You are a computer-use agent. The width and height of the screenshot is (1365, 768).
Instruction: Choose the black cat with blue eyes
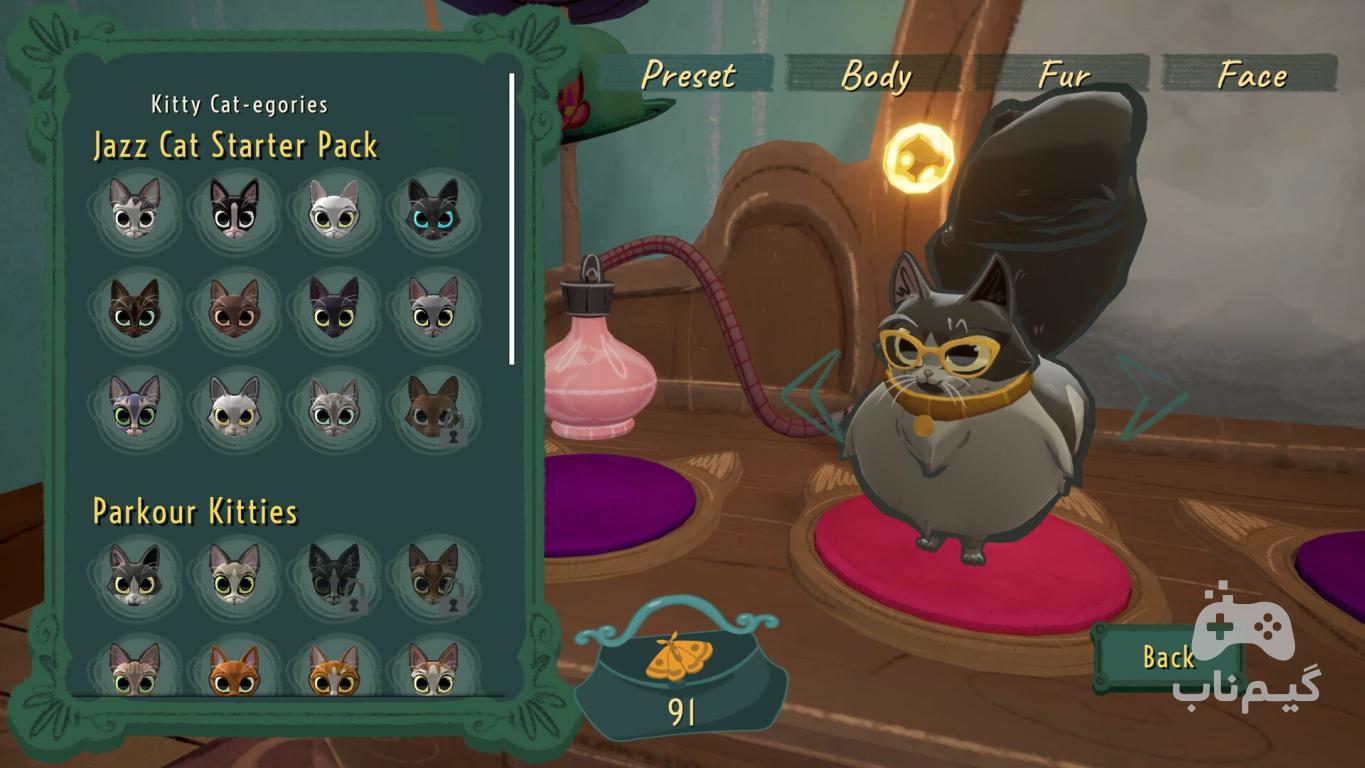[433, 208]
